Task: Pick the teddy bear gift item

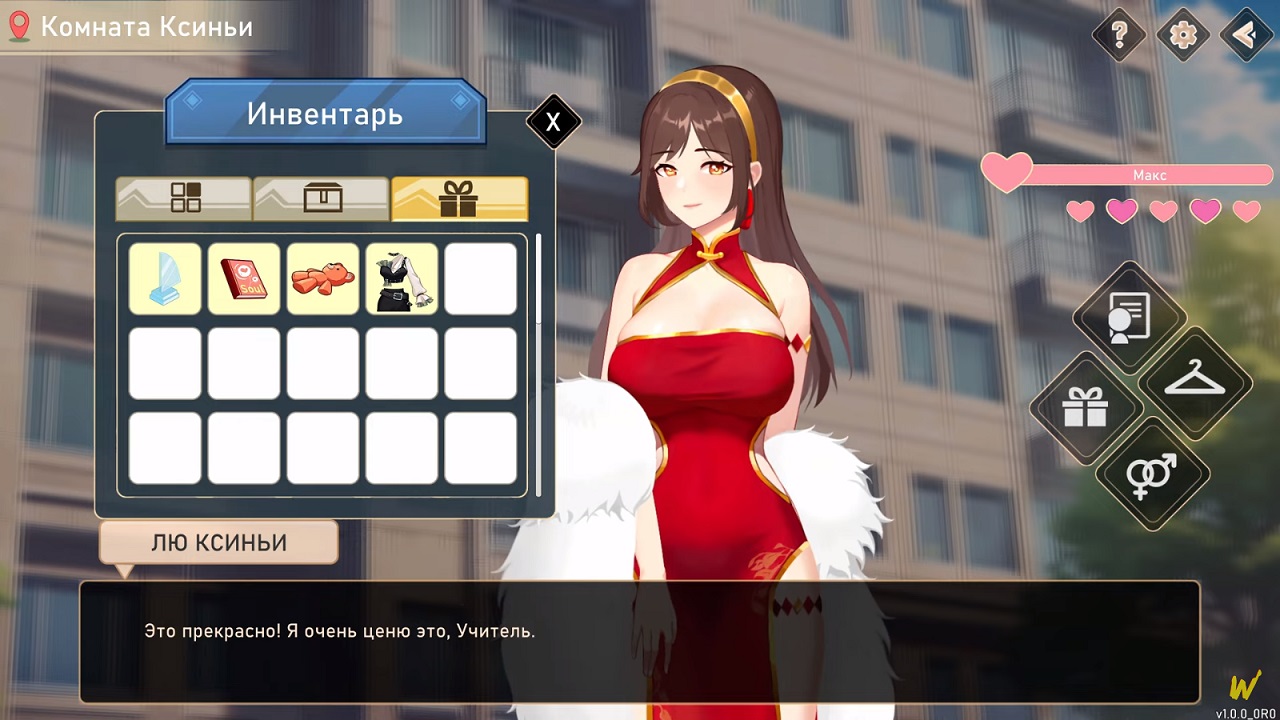Action: click(322, 278)
